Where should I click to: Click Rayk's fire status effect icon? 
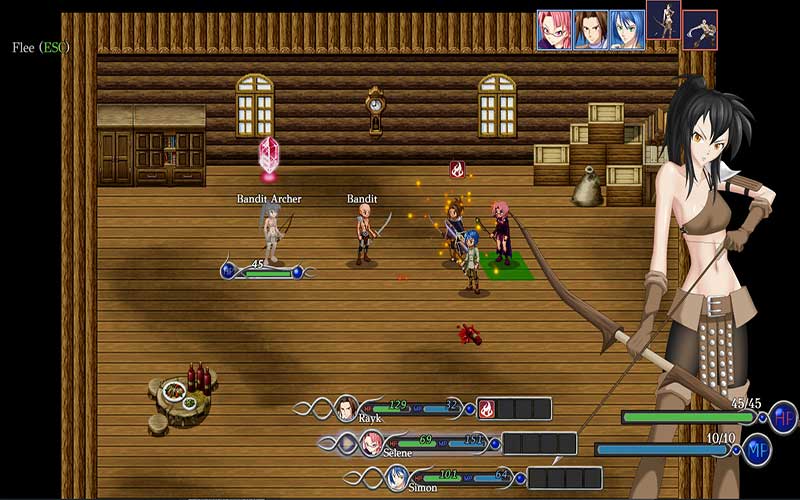pyautogui.click(x=486, y=408)
